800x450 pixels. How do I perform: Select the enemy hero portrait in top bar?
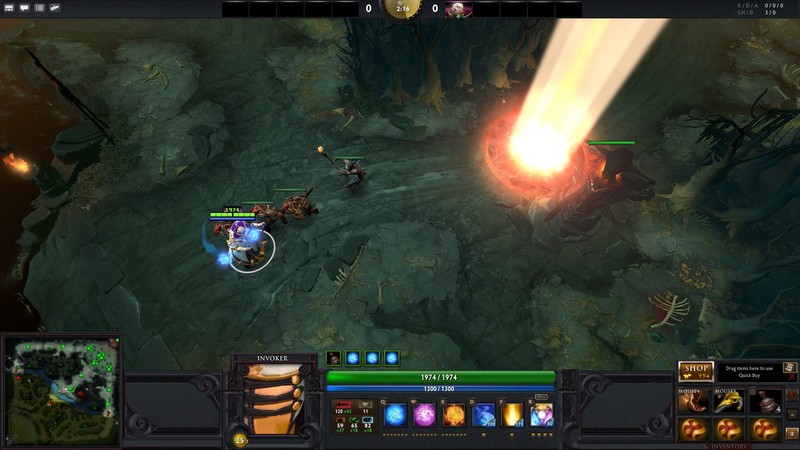[x=458, y=9]
